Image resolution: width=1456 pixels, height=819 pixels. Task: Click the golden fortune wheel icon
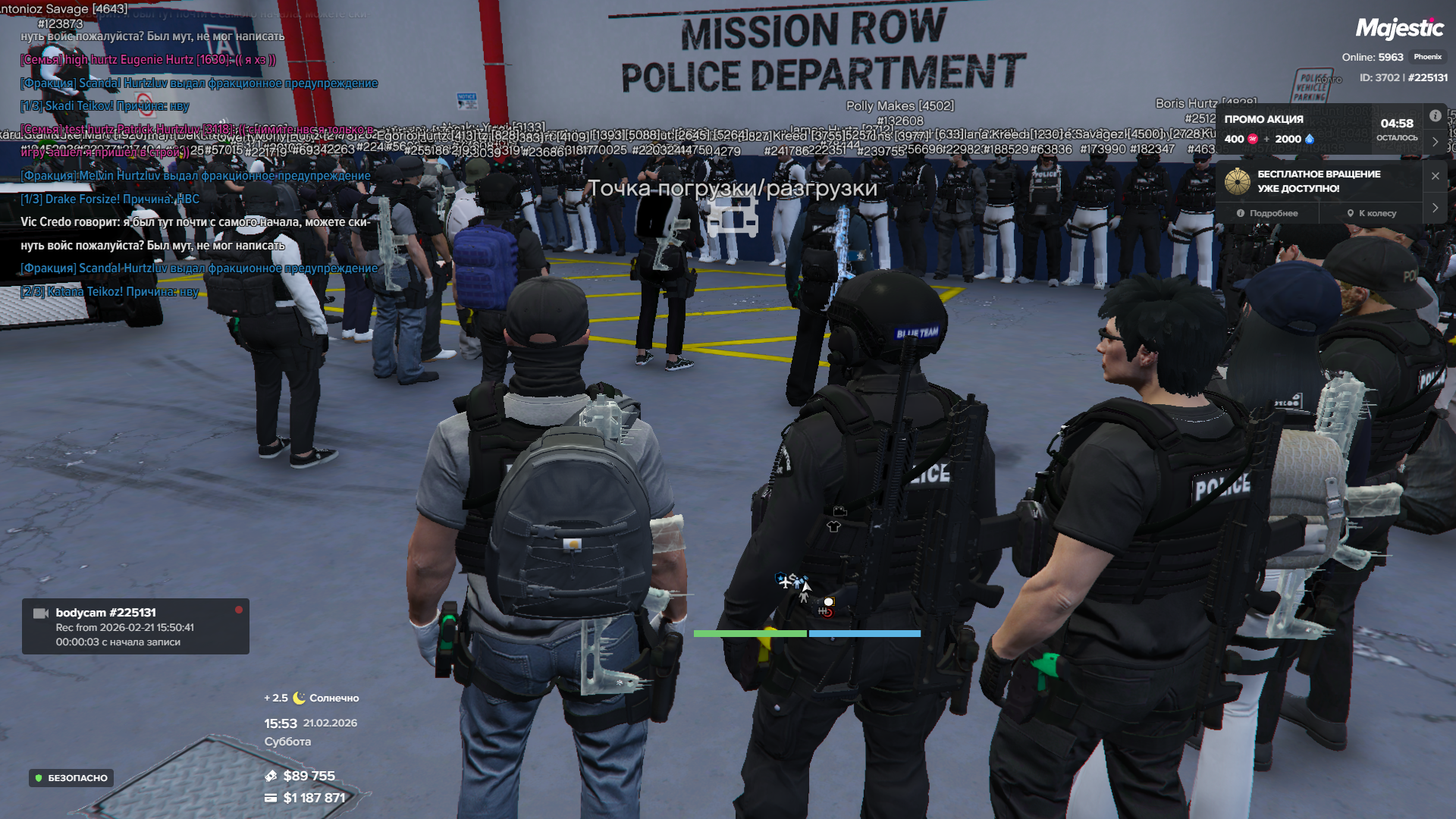(1238, 181)
